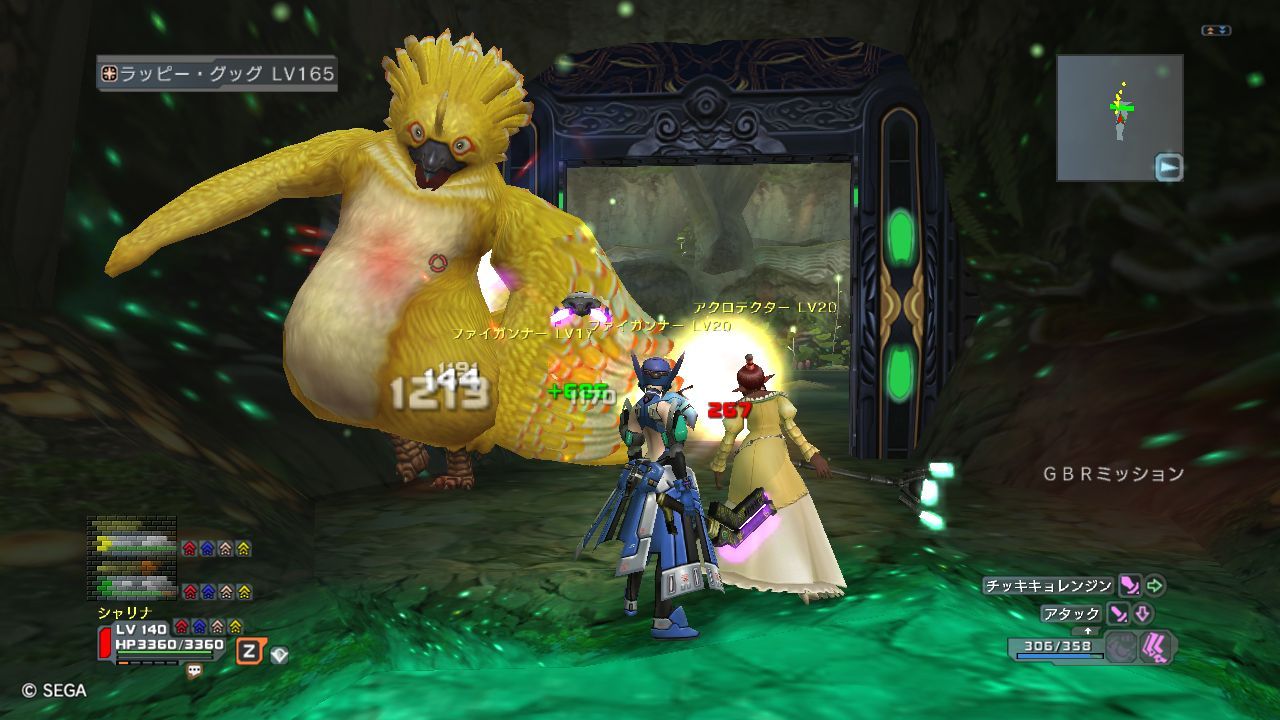
Task: Click the diamond icon beside the Z badge
Action: (280, 654)
